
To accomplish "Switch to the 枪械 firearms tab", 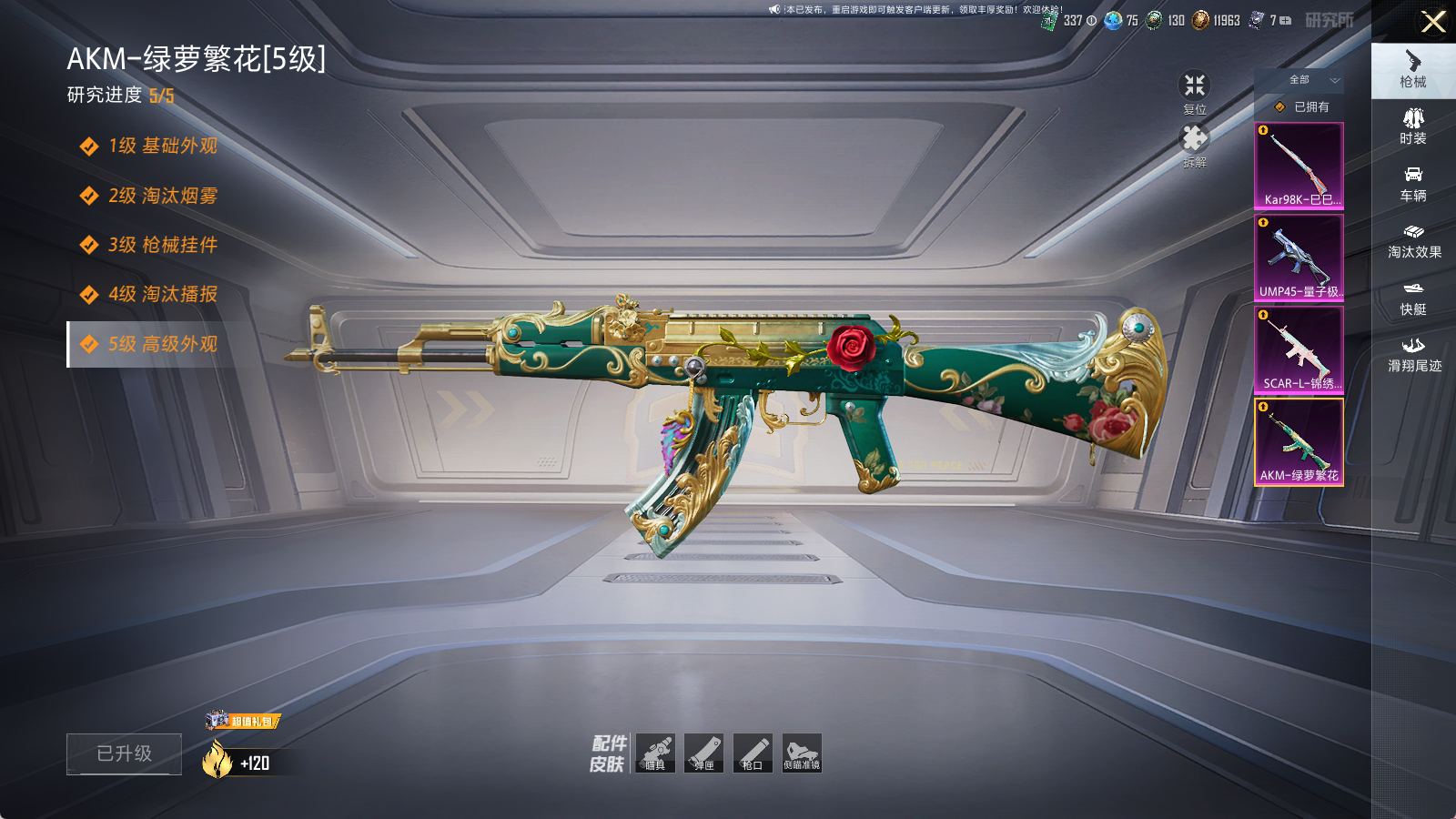I will [1413, 69].
